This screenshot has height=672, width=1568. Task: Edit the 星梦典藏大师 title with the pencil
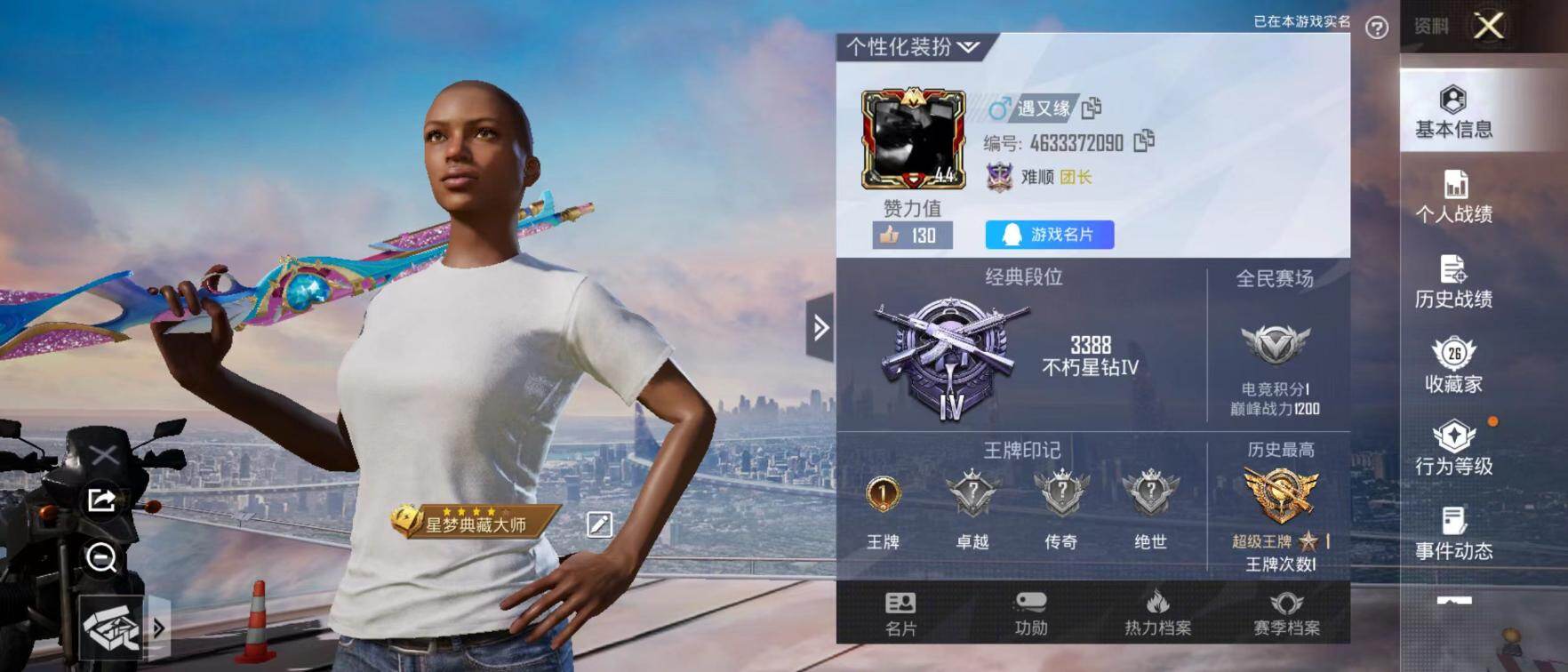pyautogui.click(x=599, y=524)
